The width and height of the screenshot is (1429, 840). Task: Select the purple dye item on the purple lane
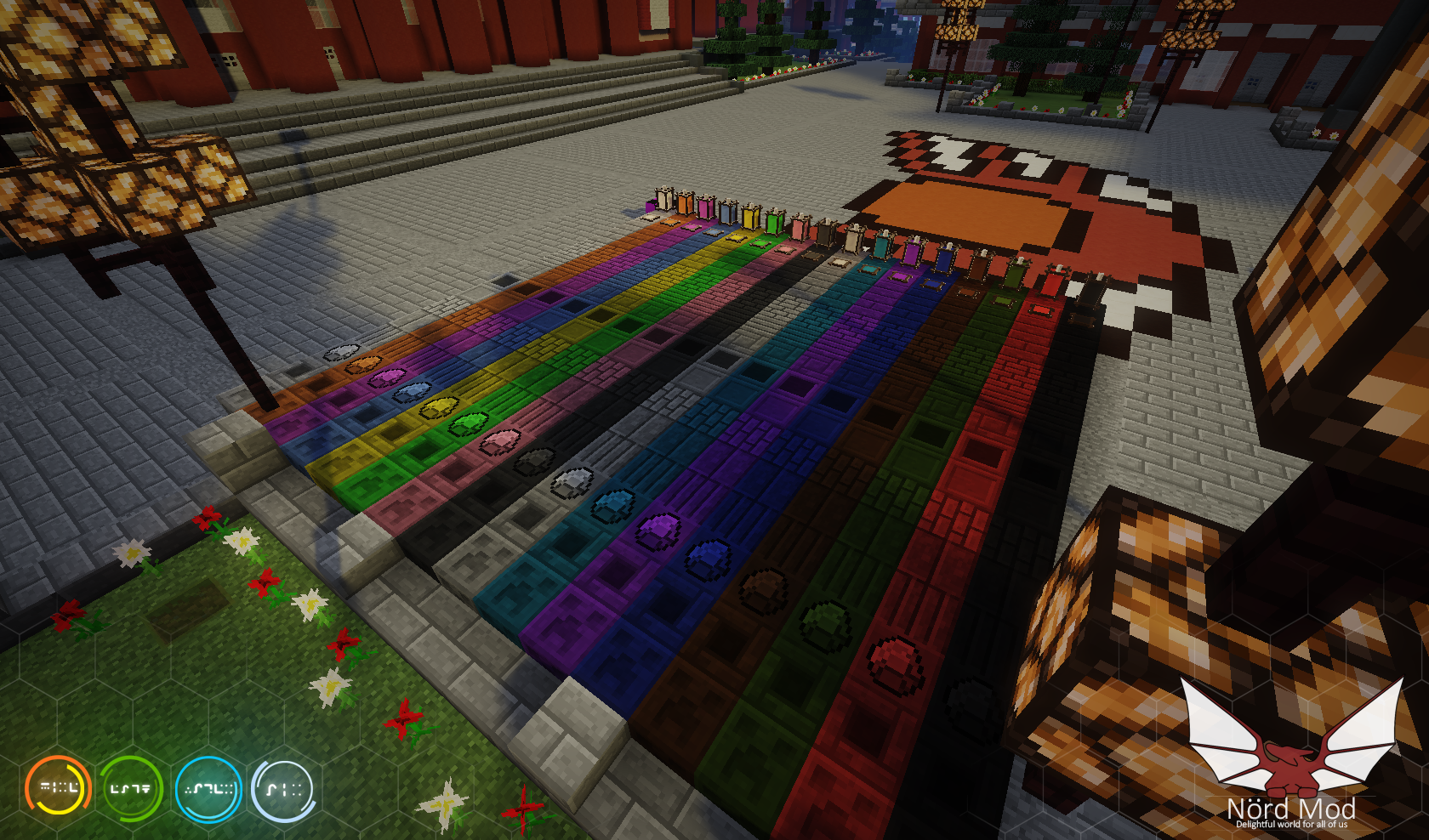click(x=657, y=528)
